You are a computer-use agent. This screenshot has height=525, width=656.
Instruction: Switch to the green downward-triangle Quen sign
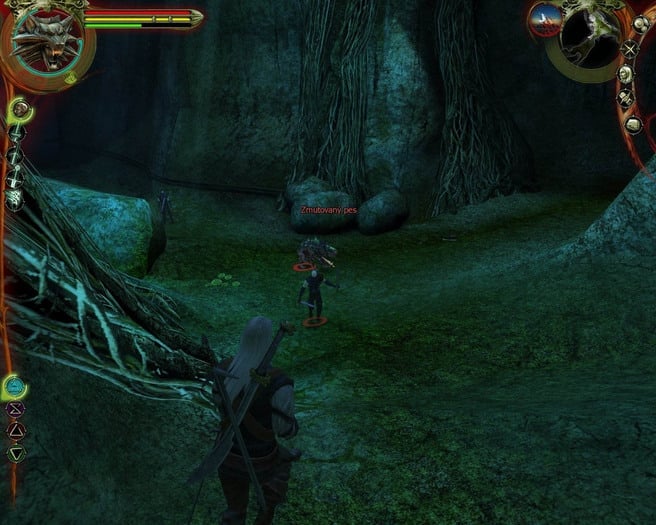click(x=15, y=453)
